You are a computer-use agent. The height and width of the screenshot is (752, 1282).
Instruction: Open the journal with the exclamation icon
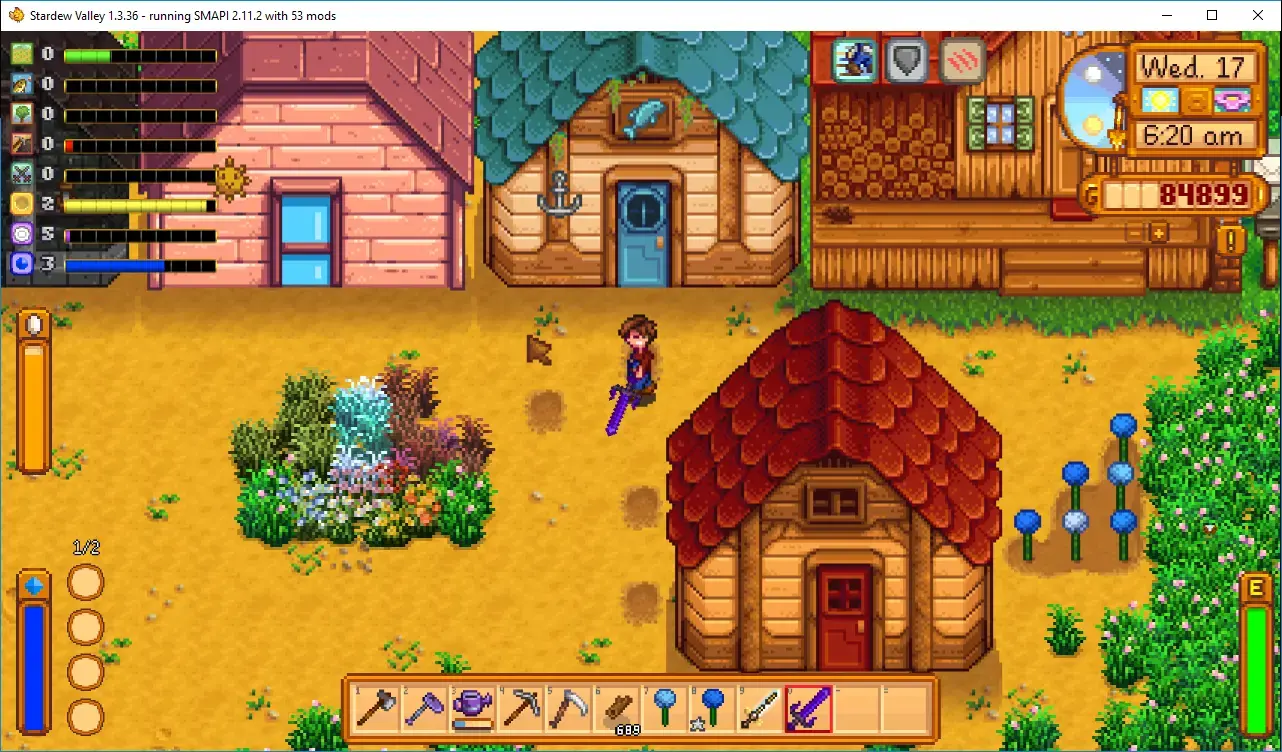[x=1231, y=240]
